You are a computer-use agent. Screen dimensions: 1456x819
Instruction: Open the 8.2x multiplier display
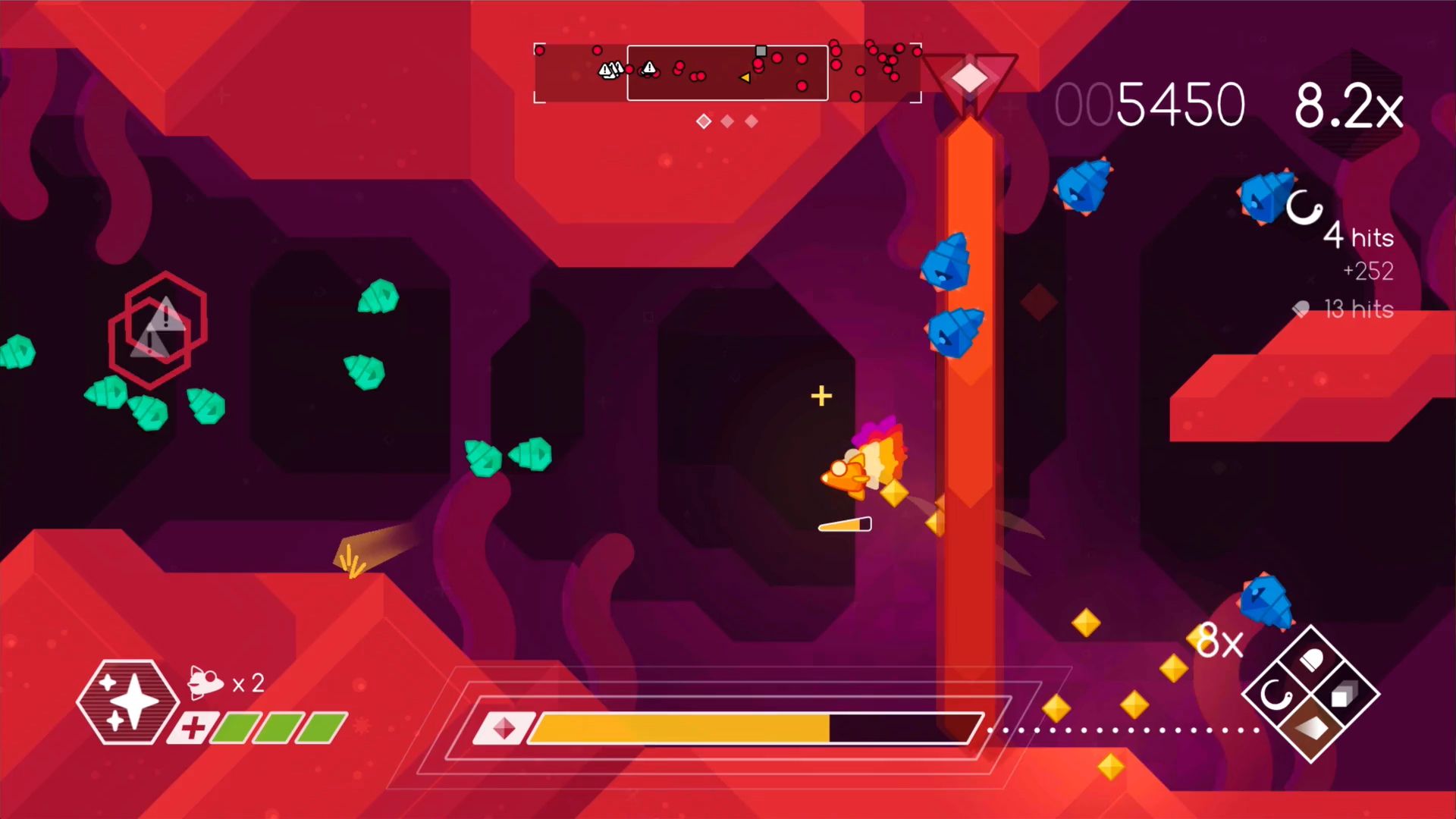click(x=1349, y=104)
